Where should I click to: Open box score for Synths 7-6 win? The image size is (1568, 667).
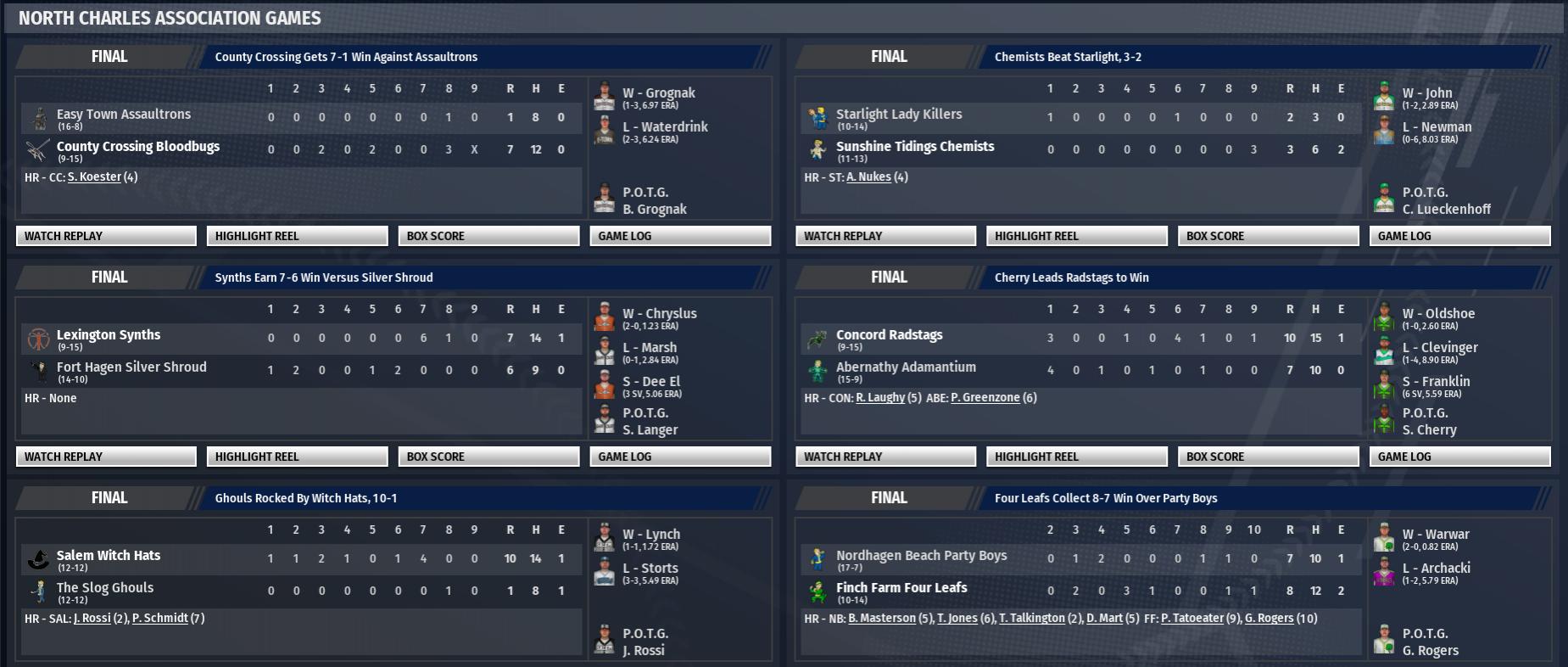[488, 457]
